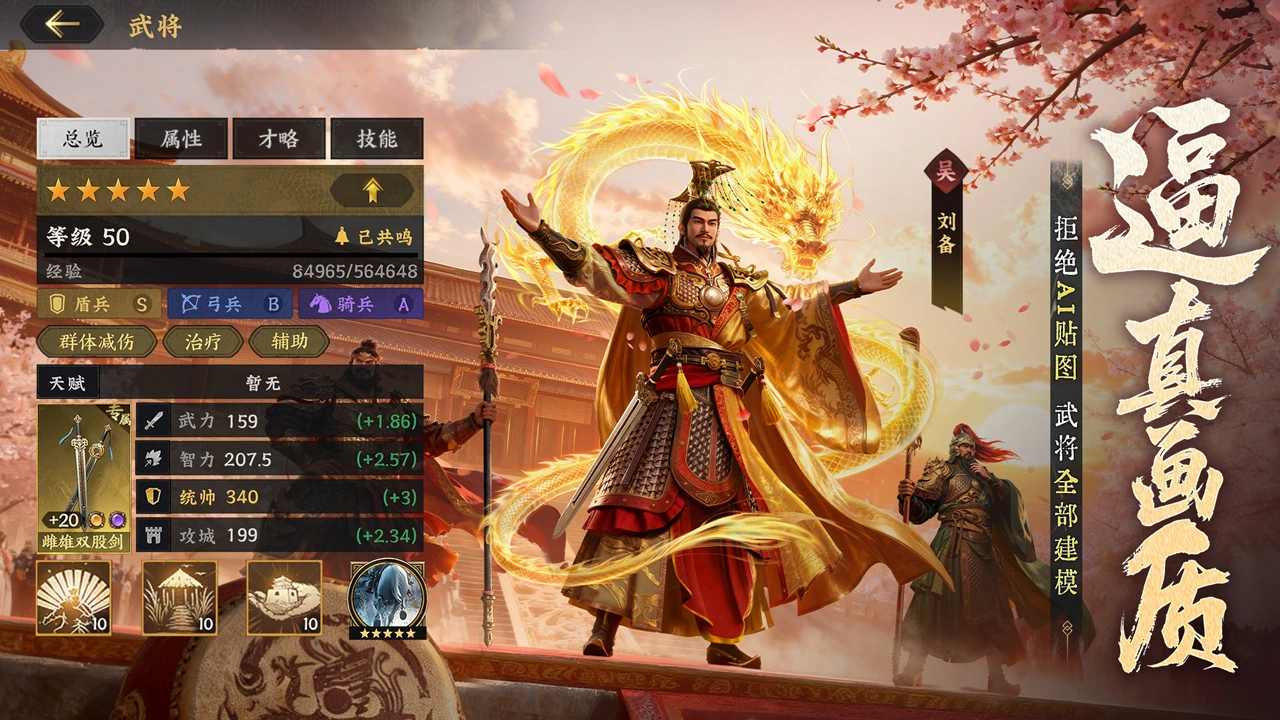1280x720 pixels.
Task: Select the sailing ship skill icon
Action: tap(284, 598)
